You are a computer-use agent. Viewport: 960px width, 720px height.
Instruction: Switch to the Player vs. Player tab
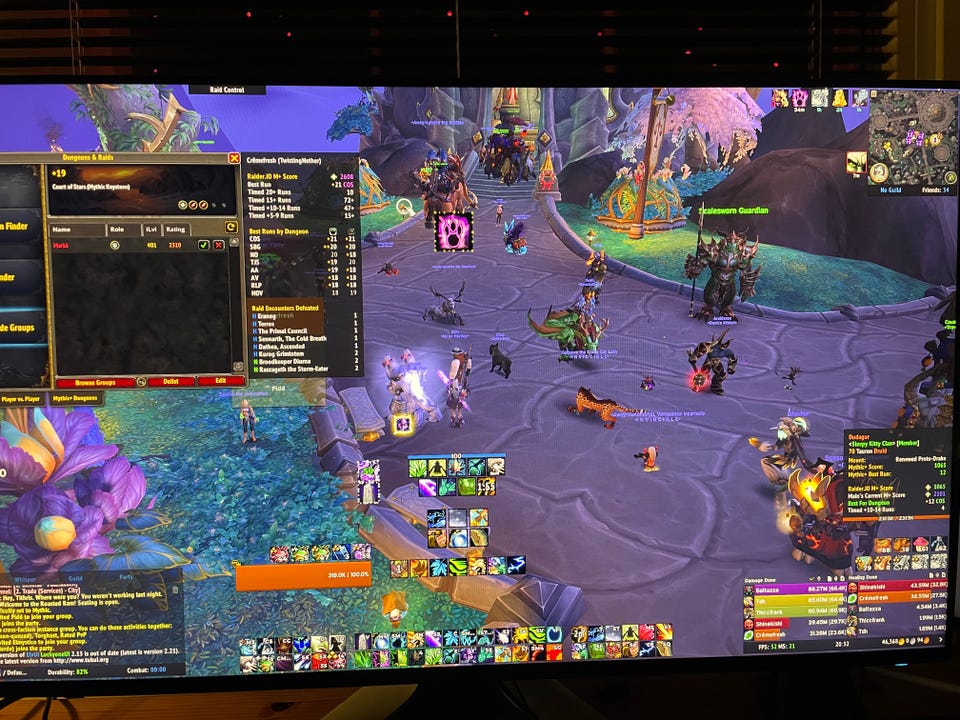click(22, 398)
